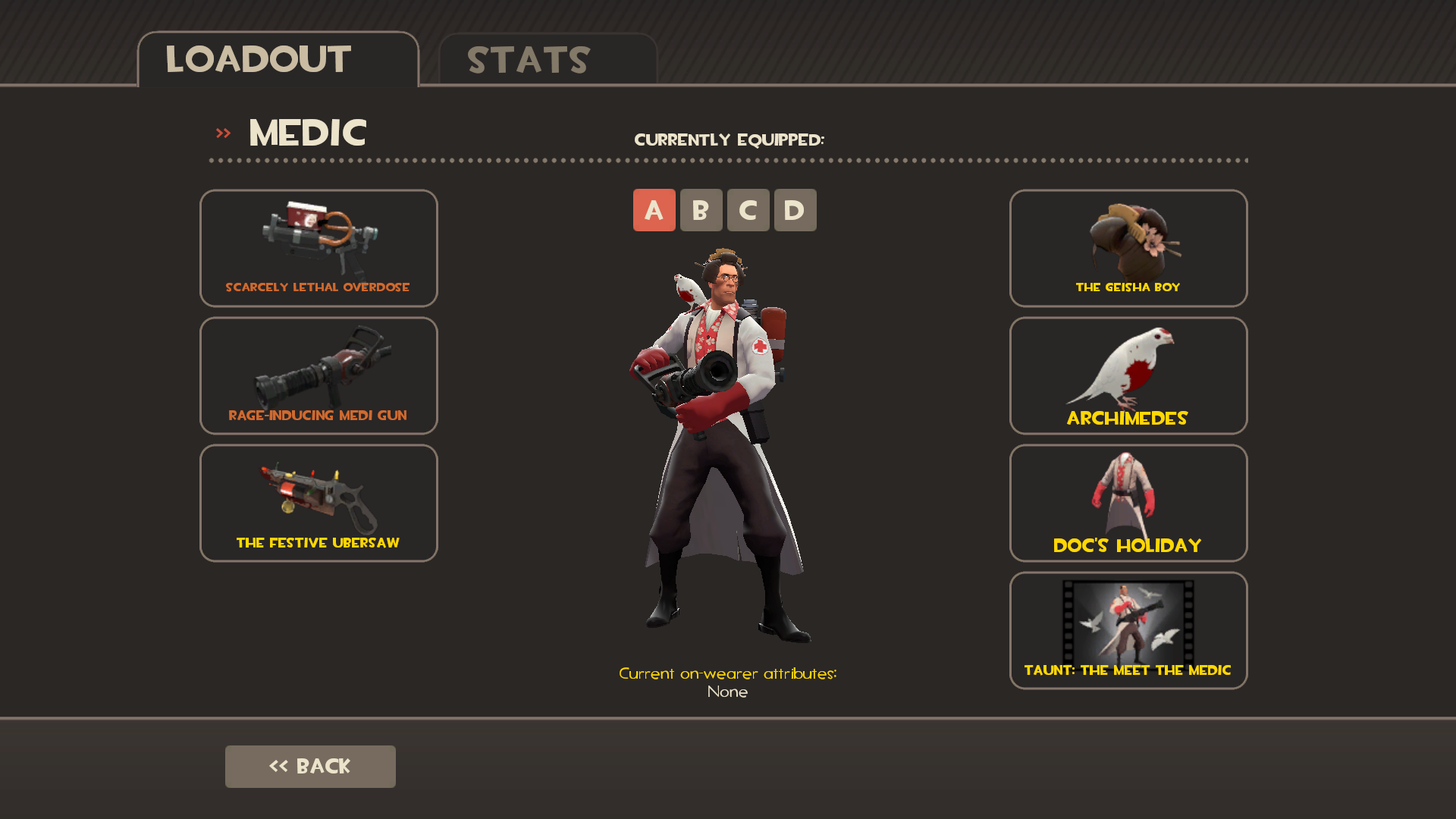Select the Loadout tab
The height and width of the screenshot is (819, 1456).
278,60
